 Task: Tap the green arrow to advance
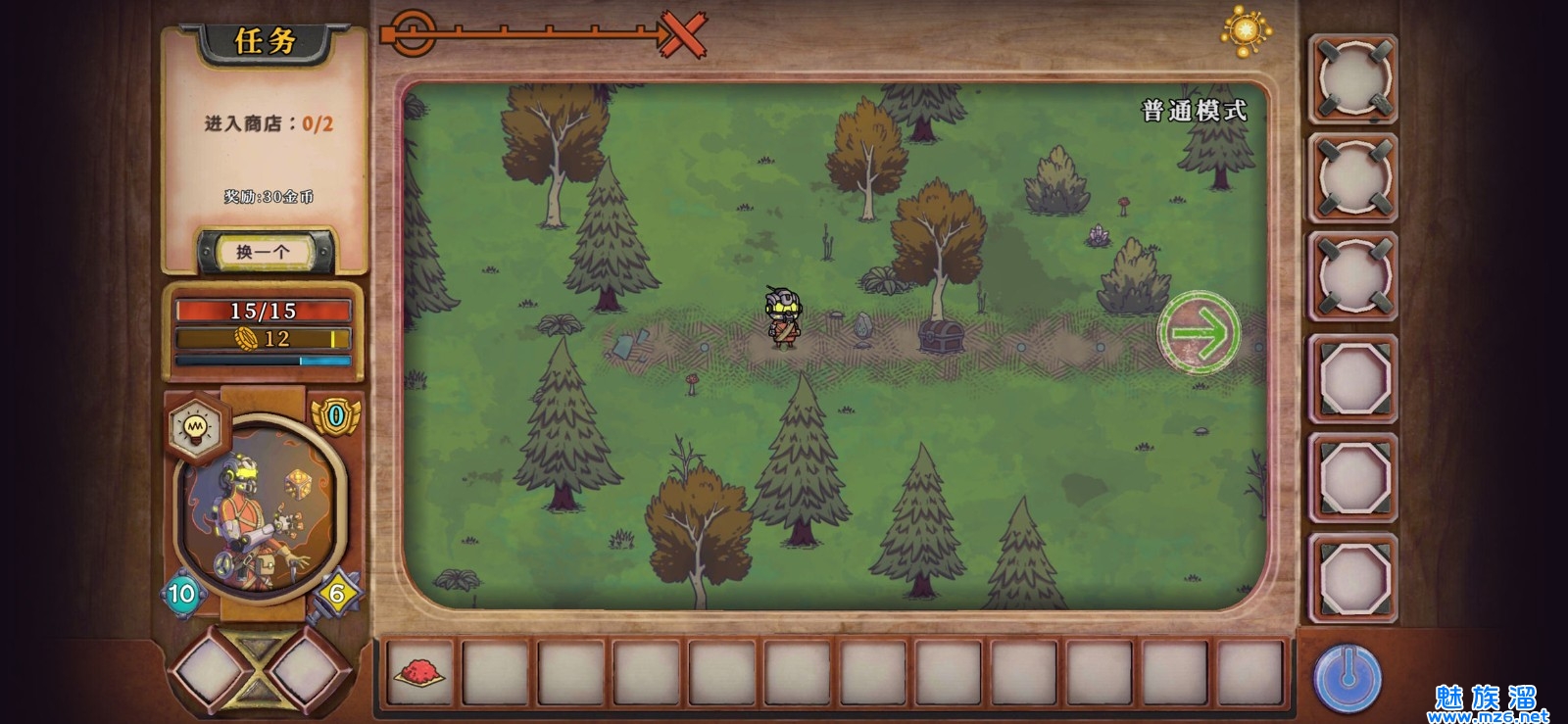(x=1199, y=332)
